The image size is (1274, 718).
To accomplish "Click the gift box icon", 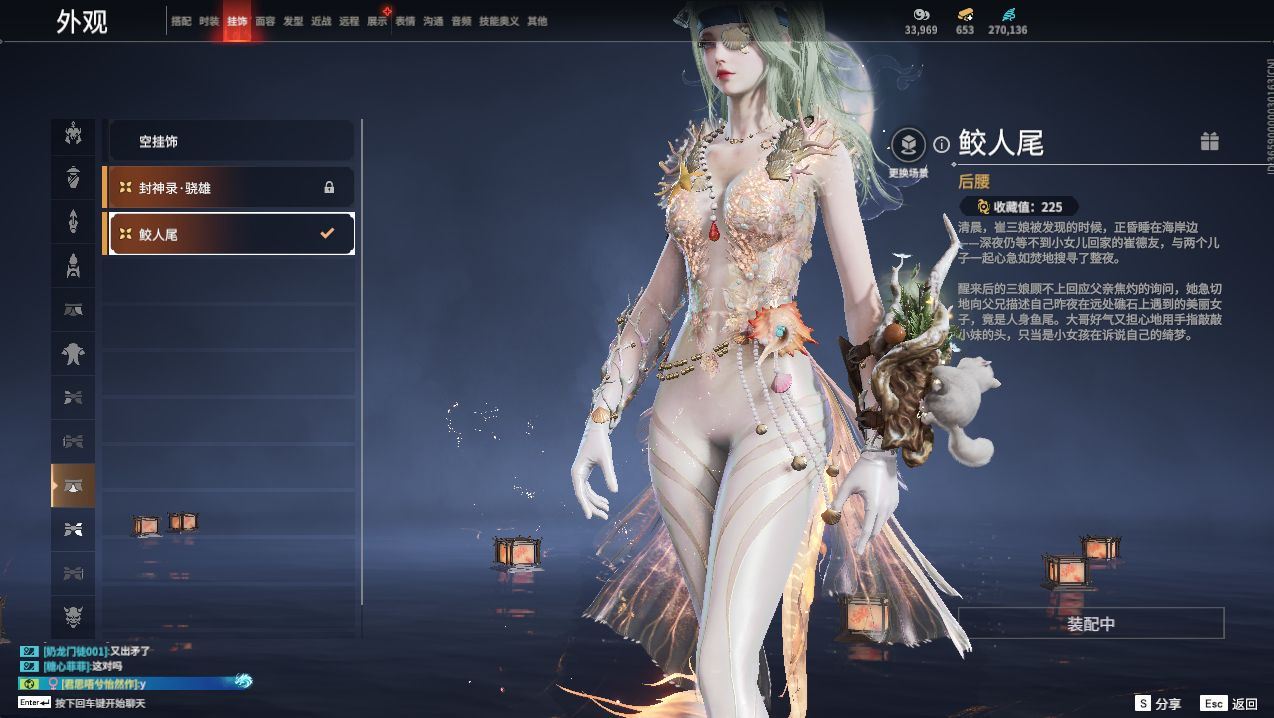I will [x=1209, y=142].
